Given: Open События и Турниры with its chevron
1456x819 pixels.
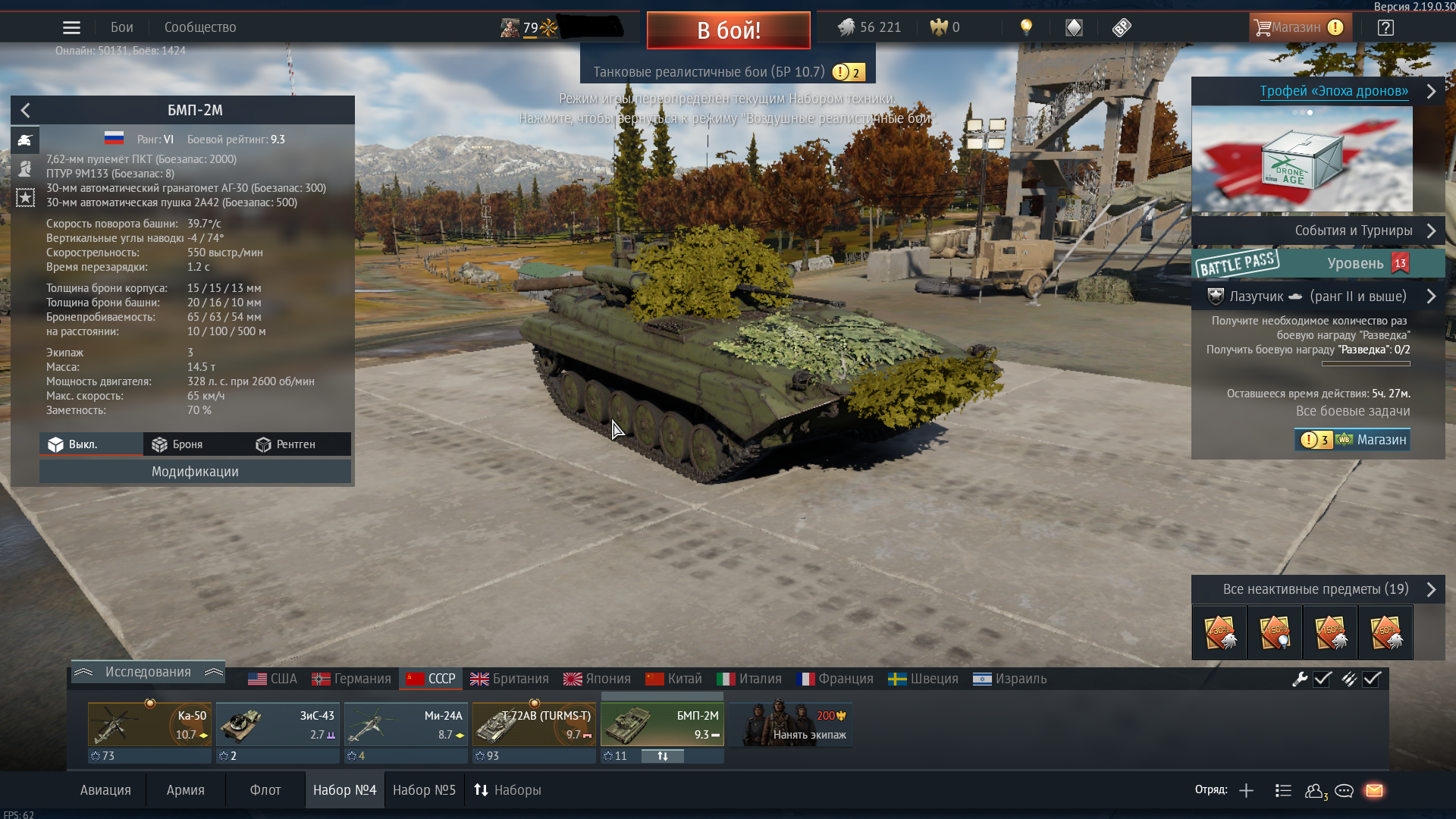Looking at the screenshot, I should pyautogui.click(x=1432, y=231).
